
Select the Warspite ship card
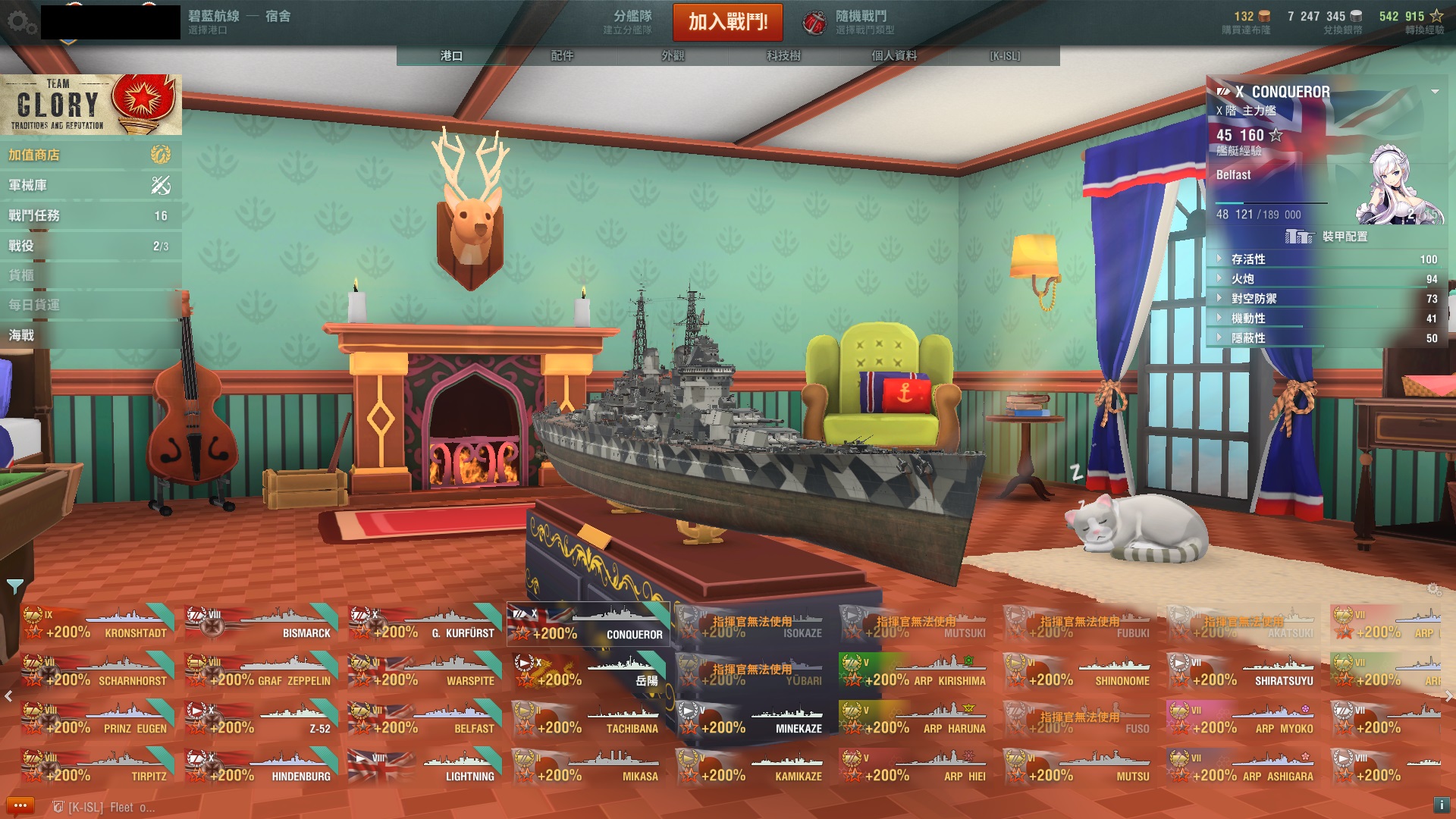tap(425, 671)
